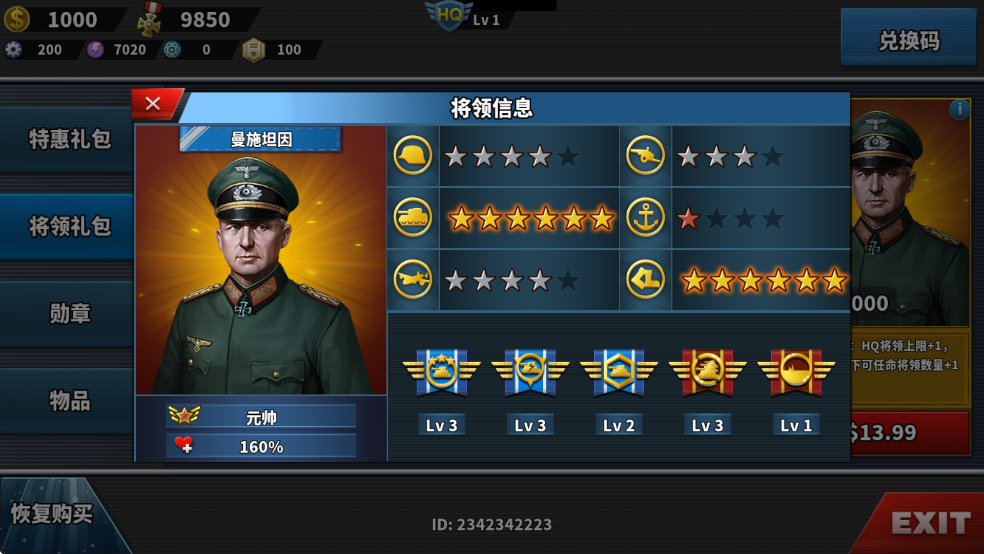Click the infantry helmet ability icon

[x=413, y=156]
